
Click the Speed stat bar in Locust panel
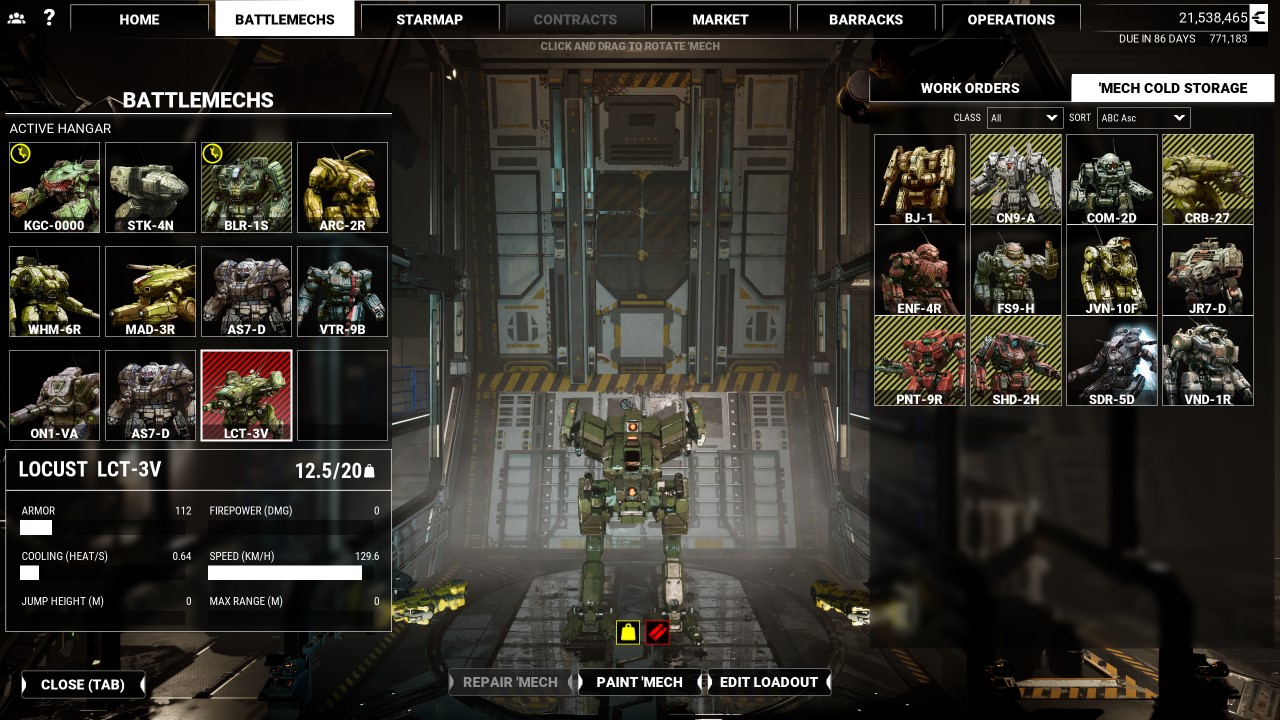click(x=283, y=572)
